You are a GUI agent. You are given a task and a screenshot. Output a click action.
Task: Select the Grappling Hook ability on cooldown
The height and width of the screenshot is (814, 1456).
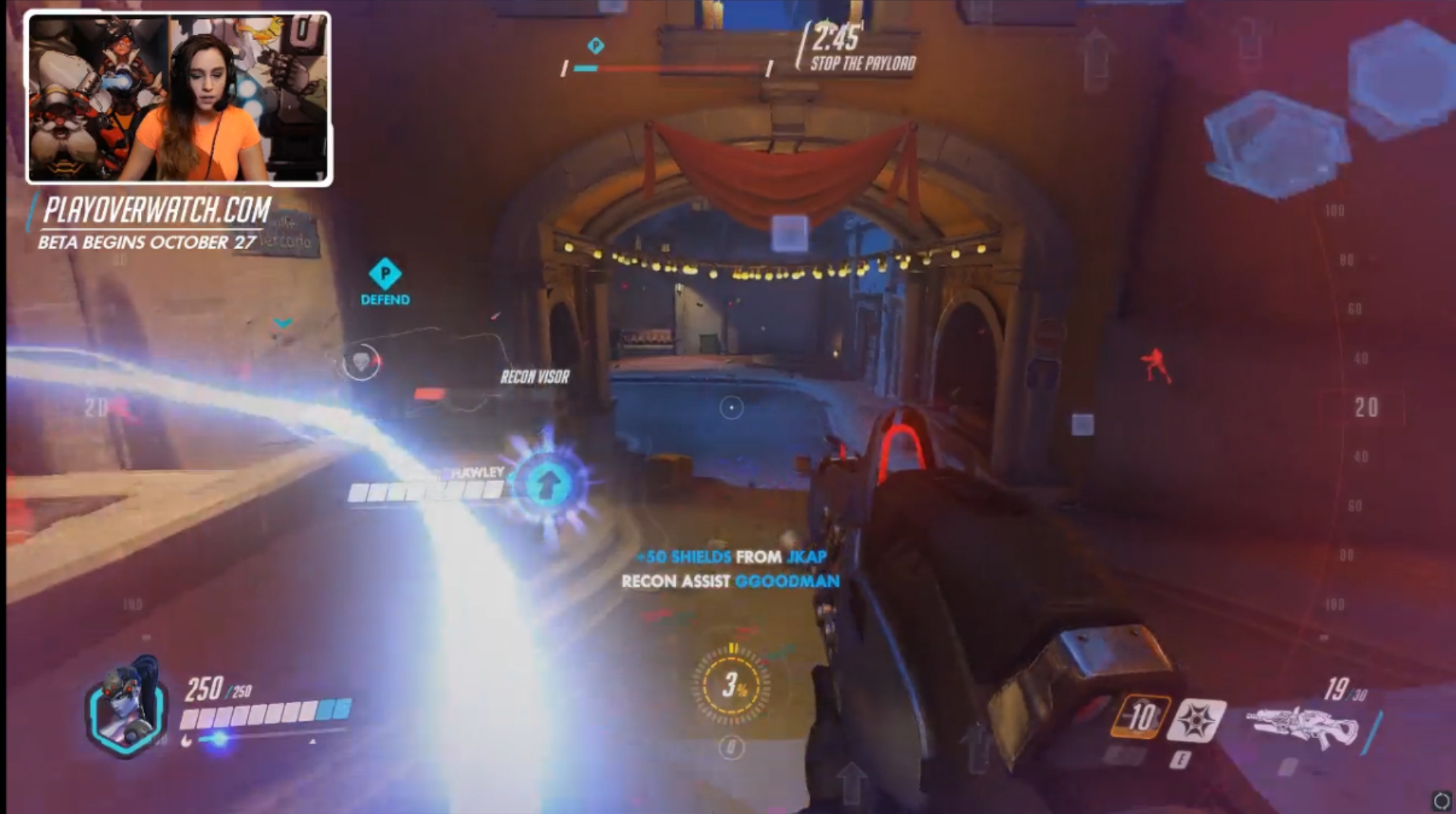pos(1140,716)
